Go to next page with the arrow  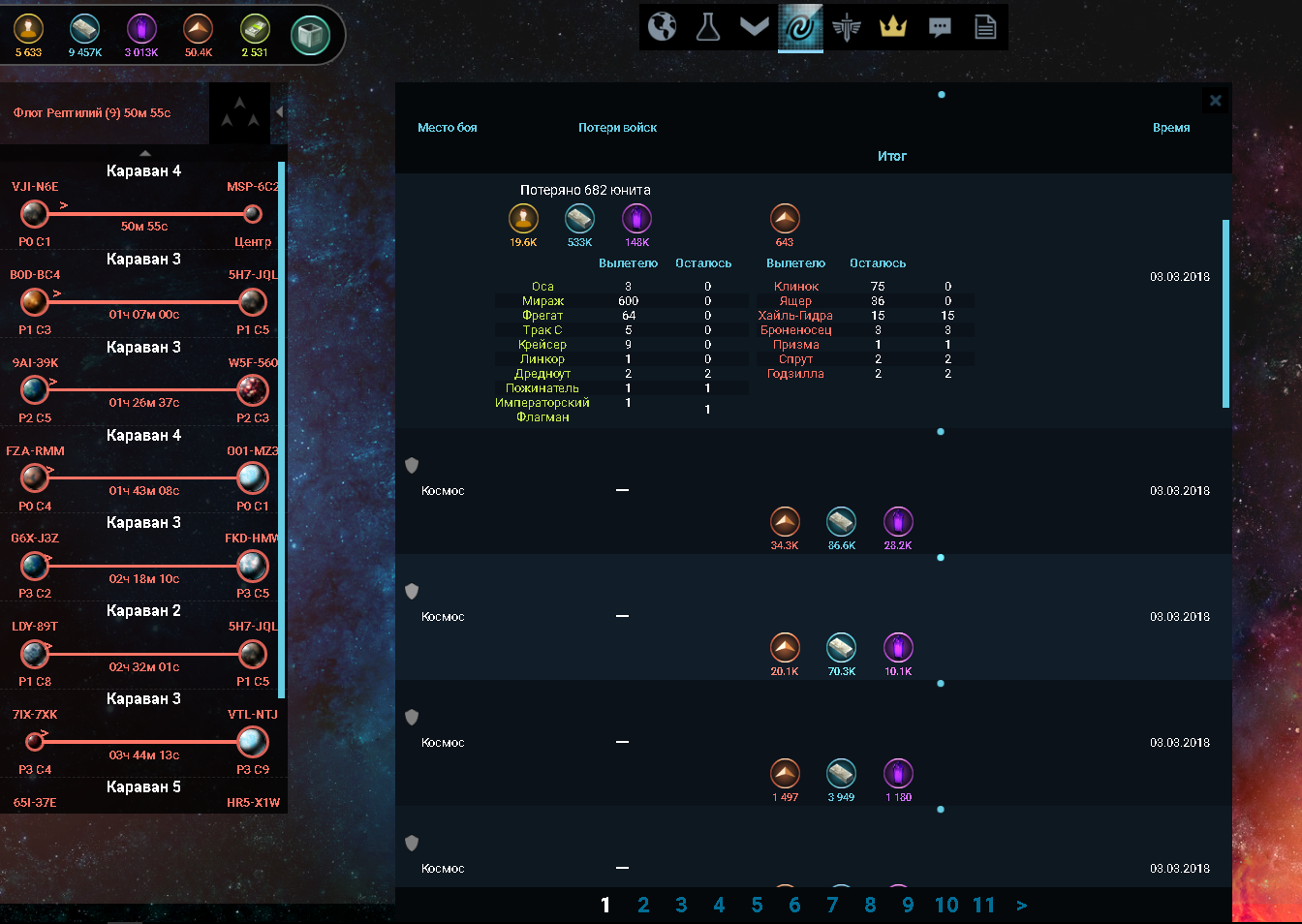1022,905
